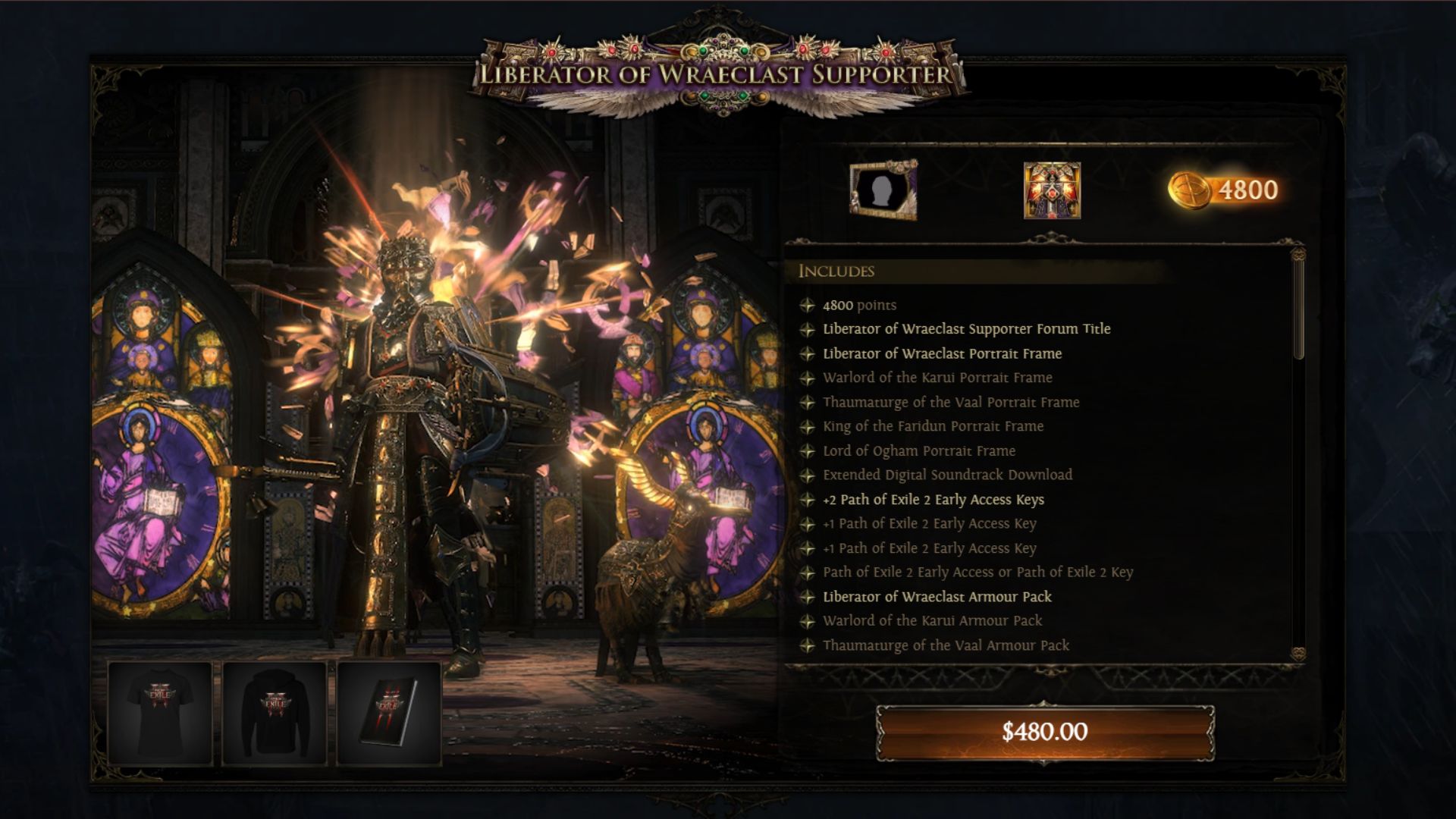Select the armour pack preview icon
Image resolution: width=1456 pixels, height=819 pixels.
click(x=1052, y=190)
